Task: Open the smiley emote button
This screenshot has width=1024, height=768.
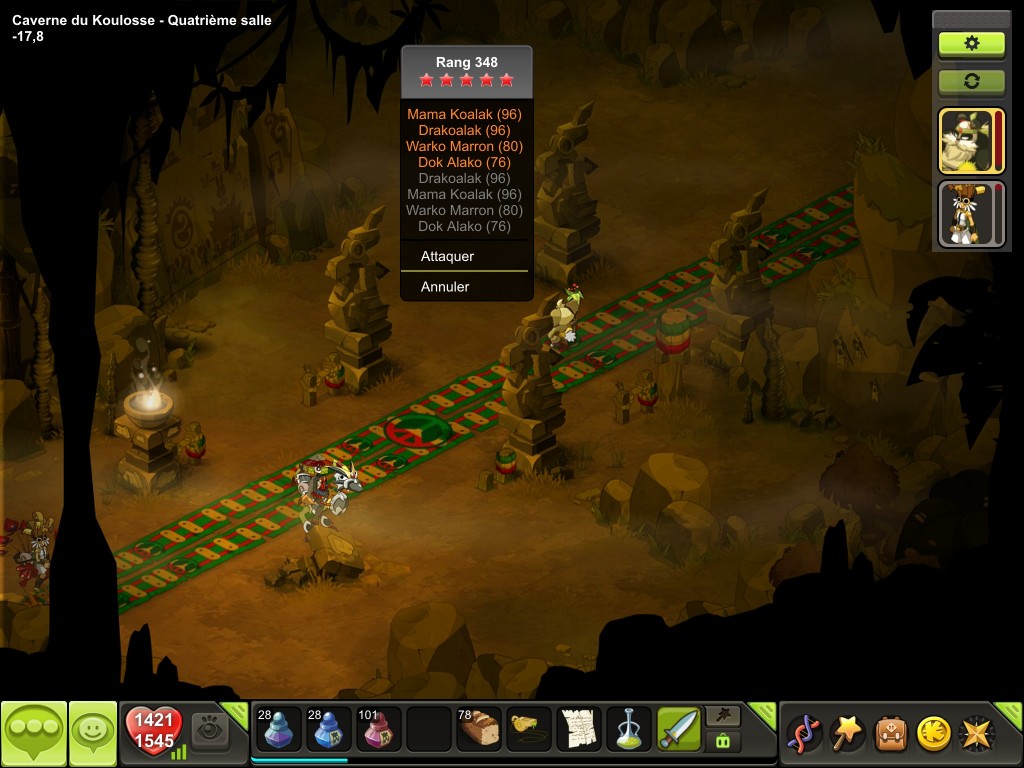Action: click(92, 733)
